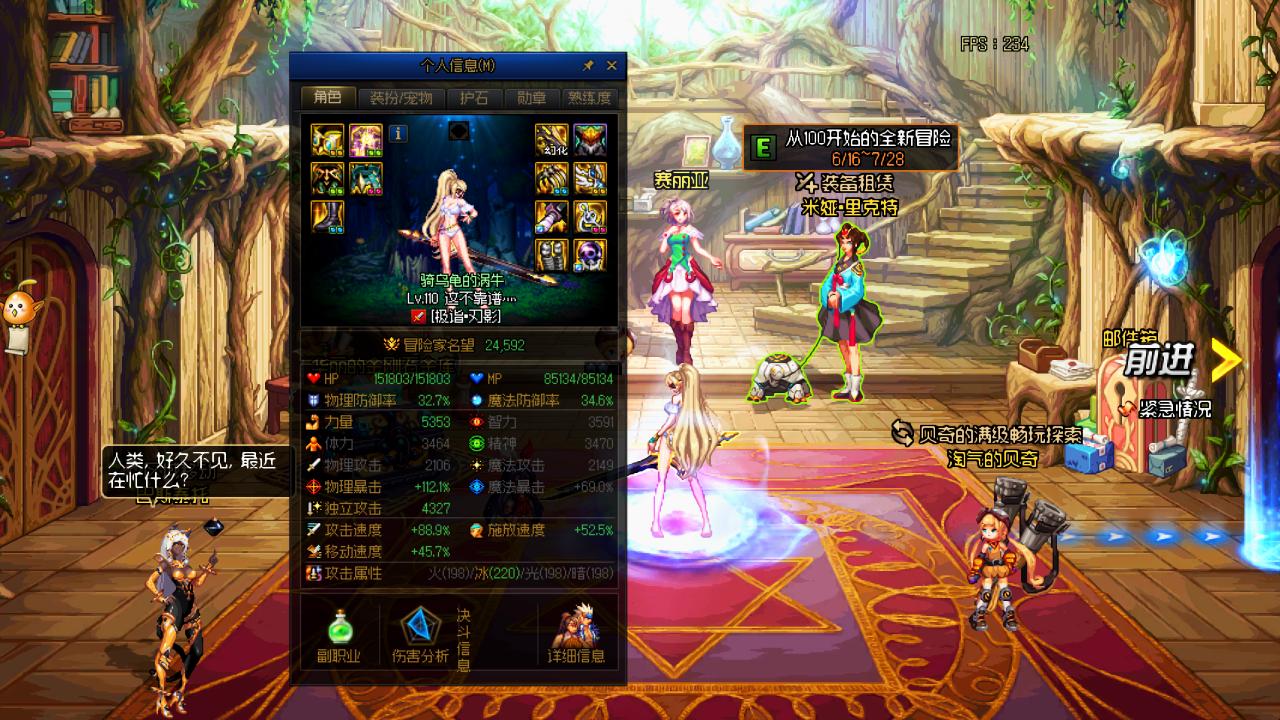
Task: Open 详细信息 detailed stats
Action: (576, 637)
